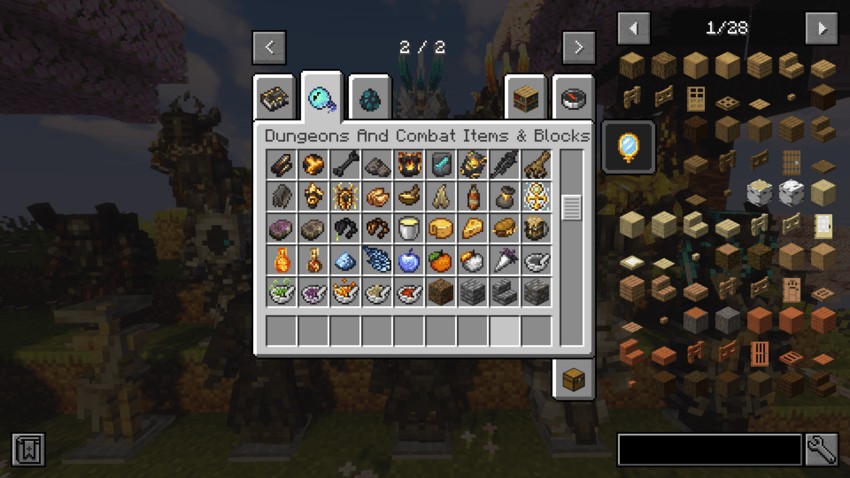The height and width of the screenshot is (478, 850).
Task: Go to next creative tab page
Action: [x=578, y=47]
